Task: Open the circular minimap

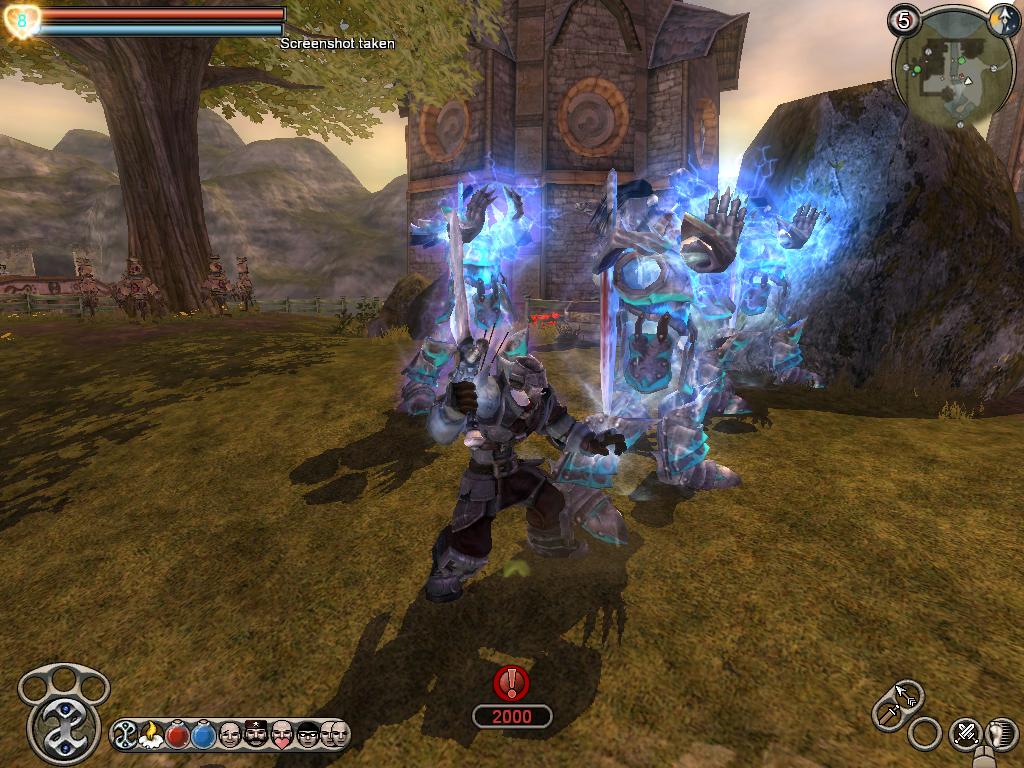Action: point(945,69)
